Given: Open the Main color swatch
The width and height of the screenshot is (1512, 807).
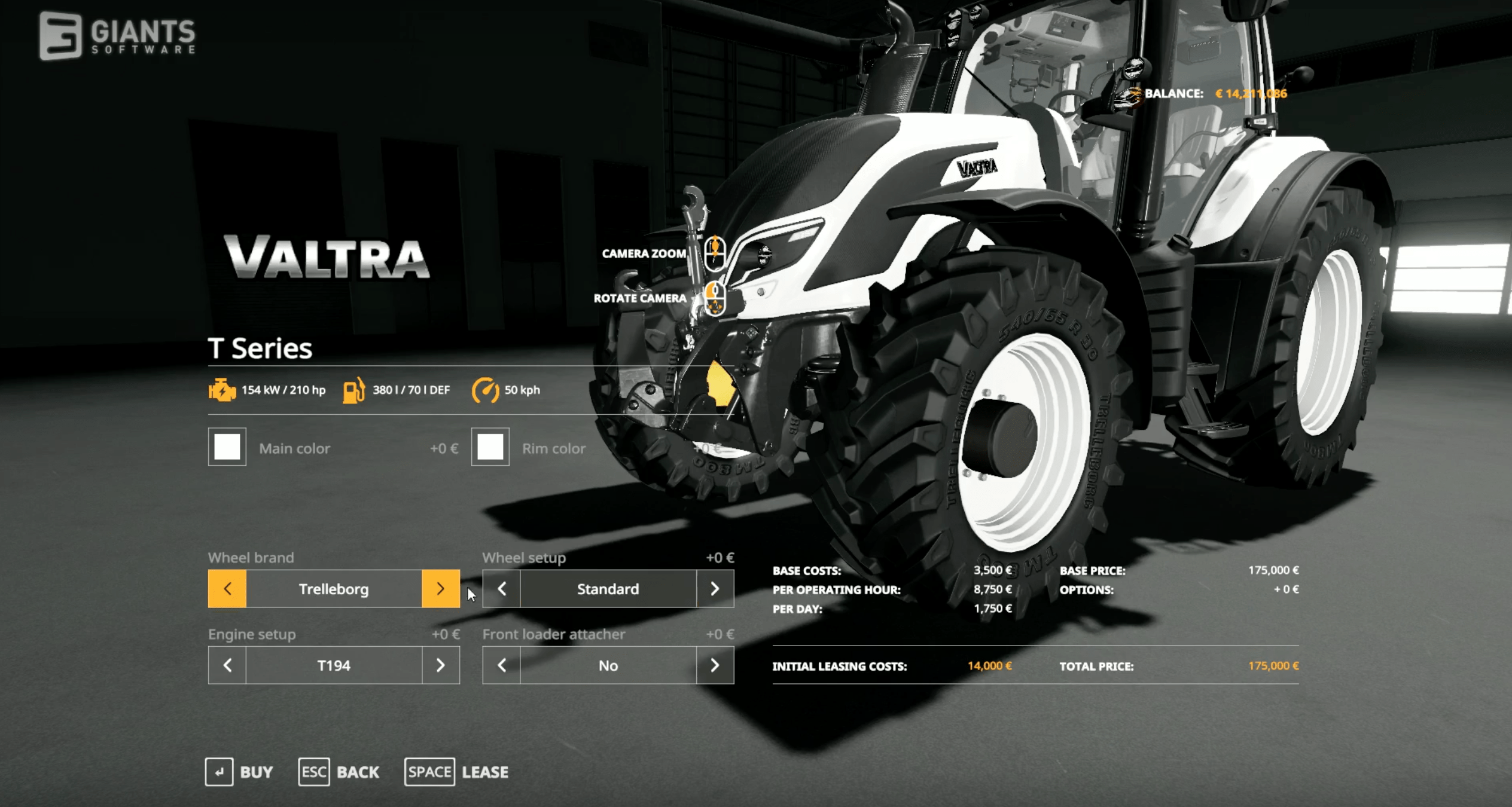Looking at the screenshot, I should (227, 447).
